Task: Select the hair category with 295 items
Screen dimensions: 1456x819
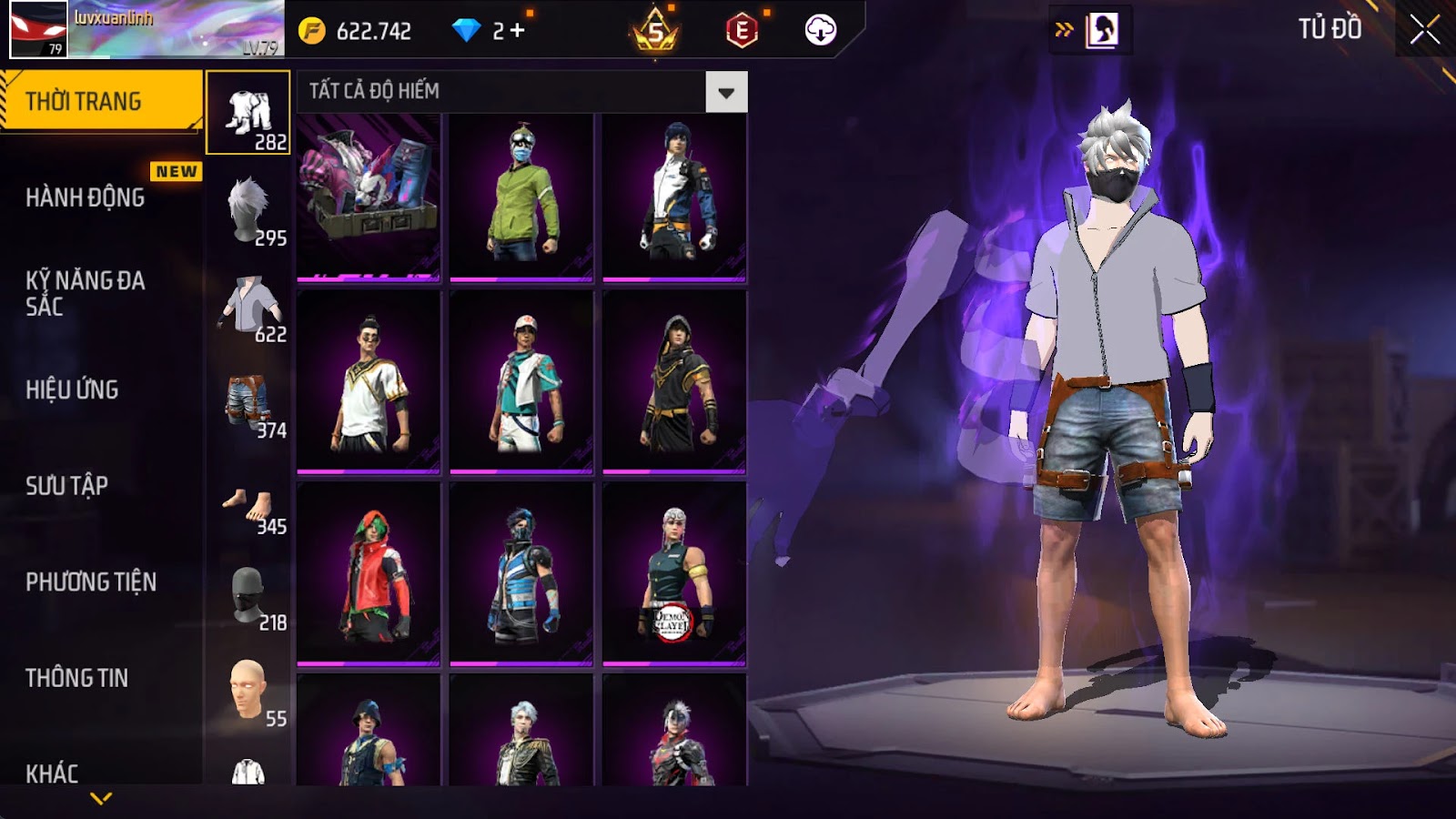Action: click(x=248, y=210)
